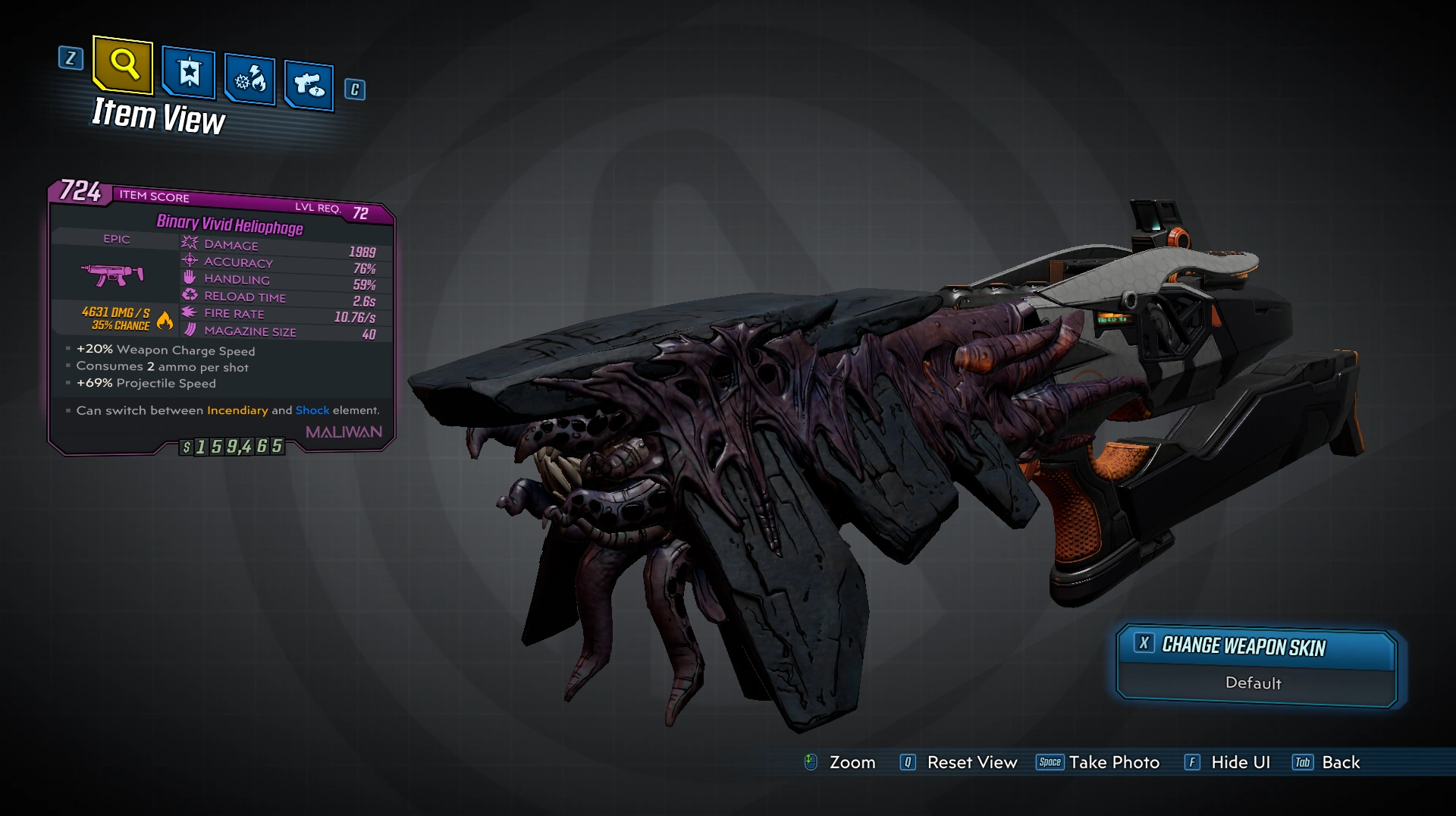
Task: Go Back from the item view
Action: (1326, 762)
